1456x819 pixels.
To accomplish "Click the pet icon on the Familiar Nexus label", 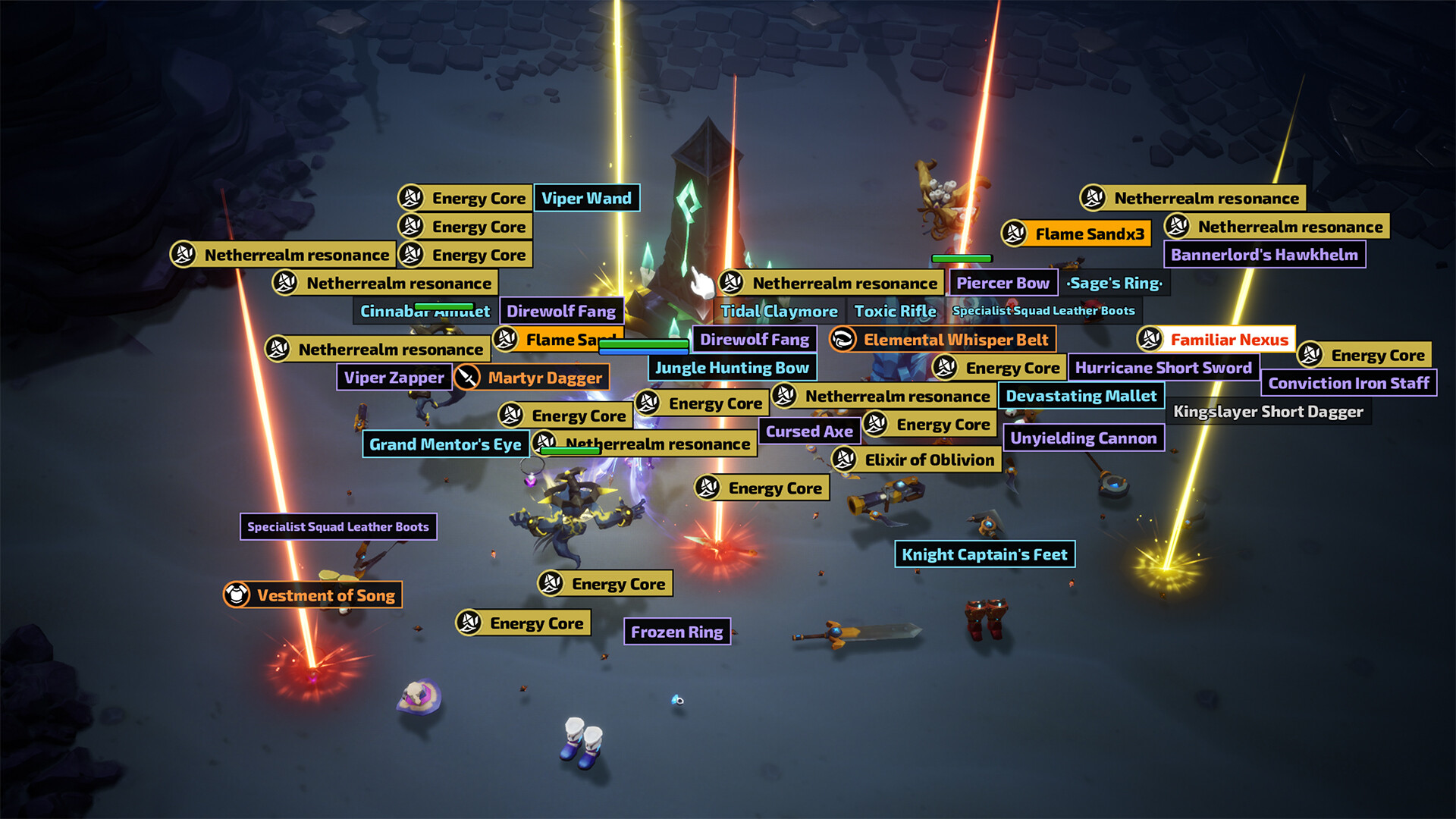I will [x=1150, y=340].
